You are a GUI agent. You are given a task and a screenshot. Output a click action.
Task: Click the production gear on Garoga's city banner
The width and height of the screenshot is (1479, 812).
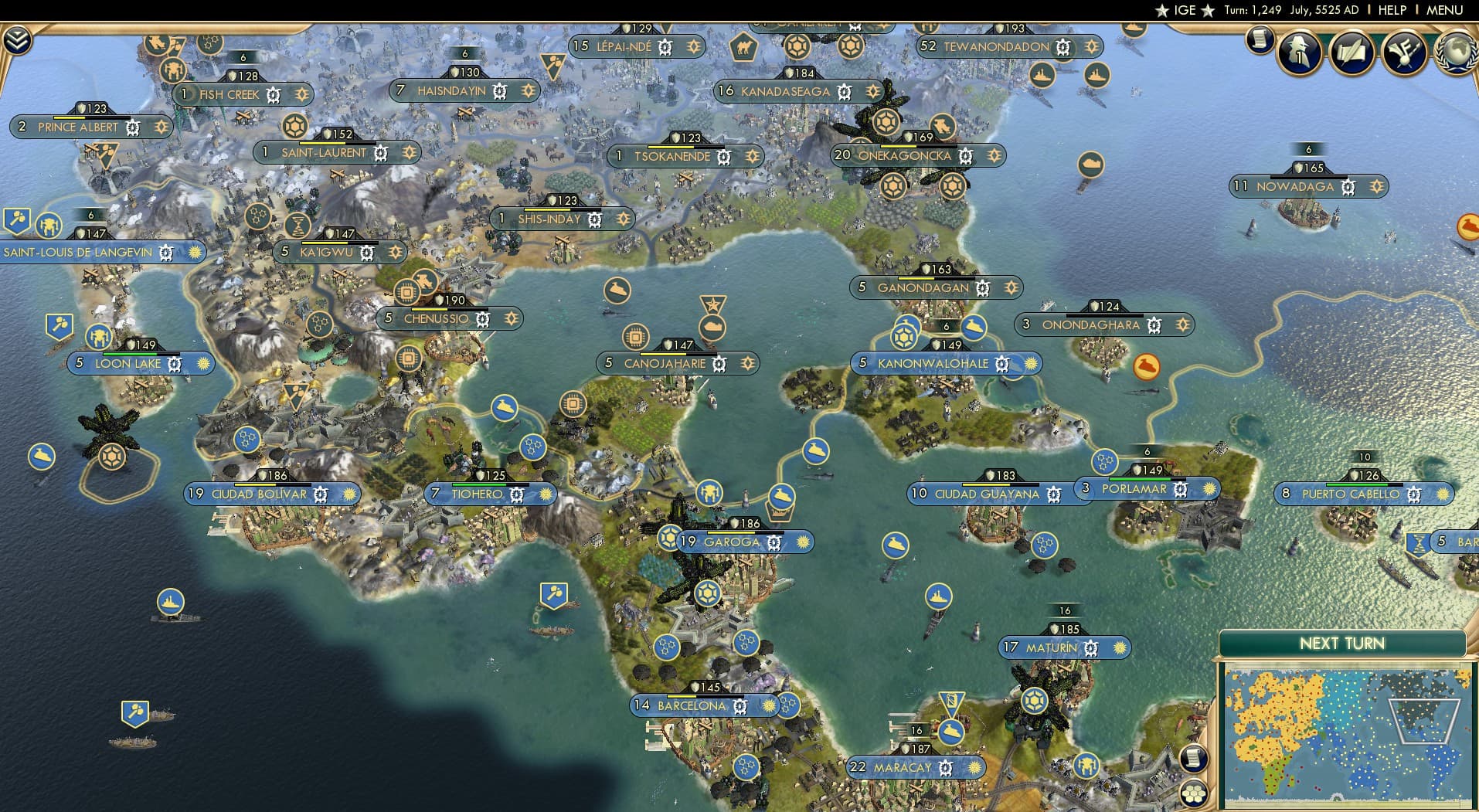coord(773,543)
